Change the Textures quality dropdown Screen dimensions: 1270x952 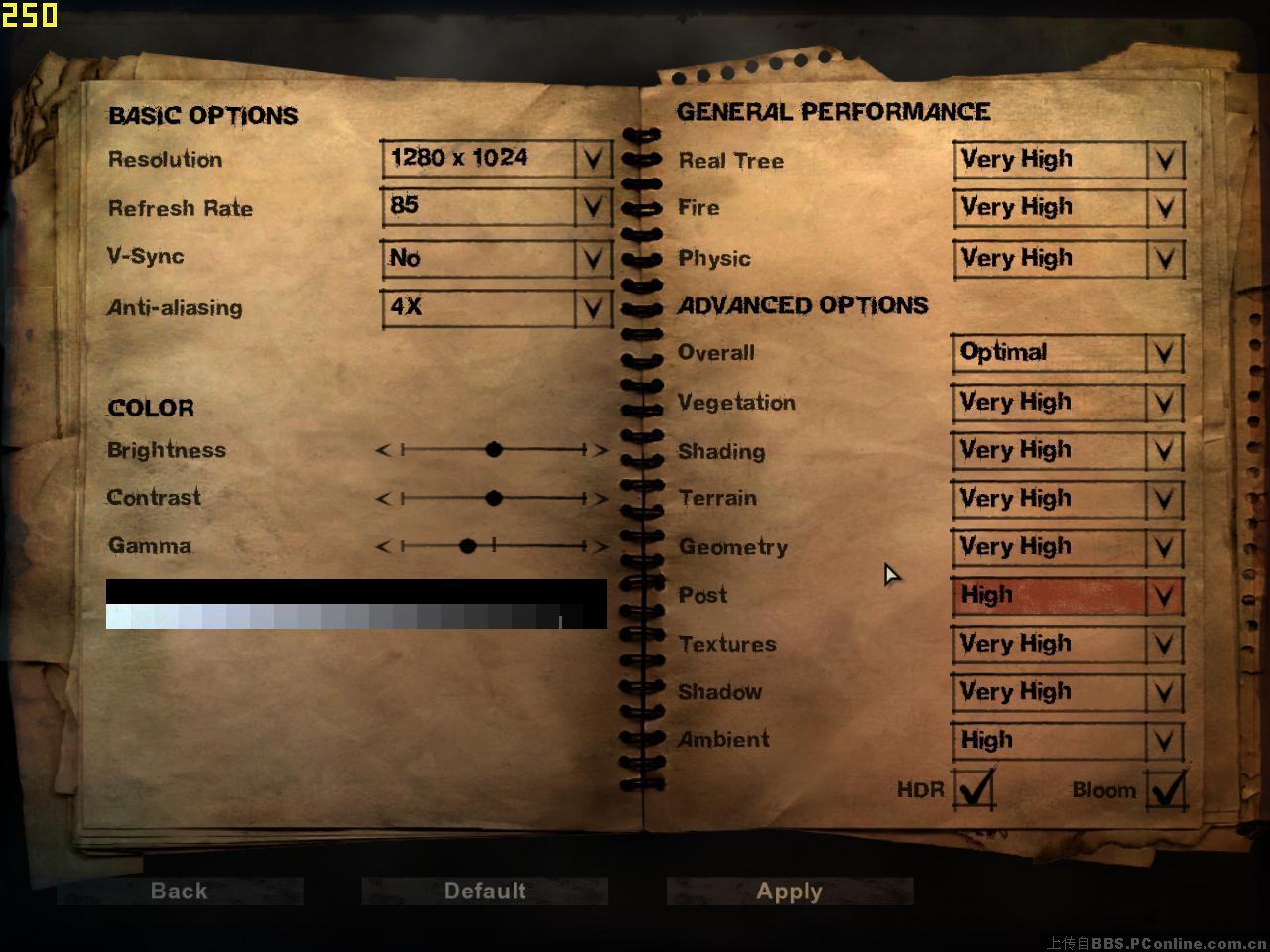tap(1068, 644)
